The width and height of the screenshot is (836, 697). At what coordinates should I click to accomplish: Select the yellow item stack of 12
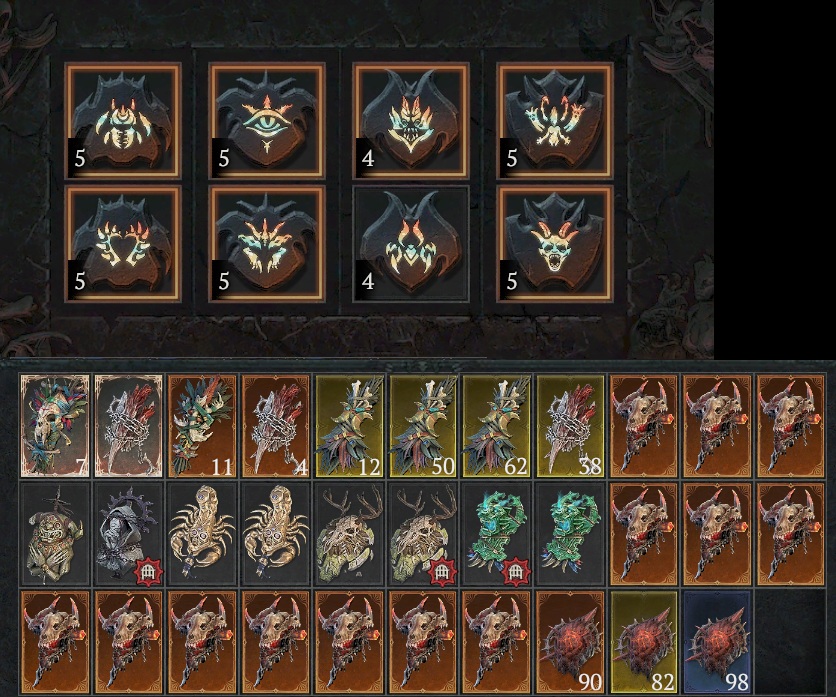pyautogui.click(x=351, y=425)
